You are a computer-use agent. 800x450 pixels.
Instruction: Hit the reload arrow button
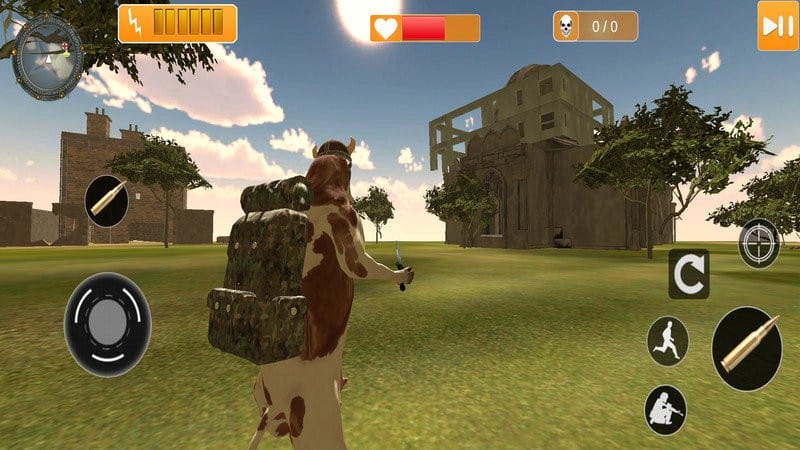click(689, 274)
